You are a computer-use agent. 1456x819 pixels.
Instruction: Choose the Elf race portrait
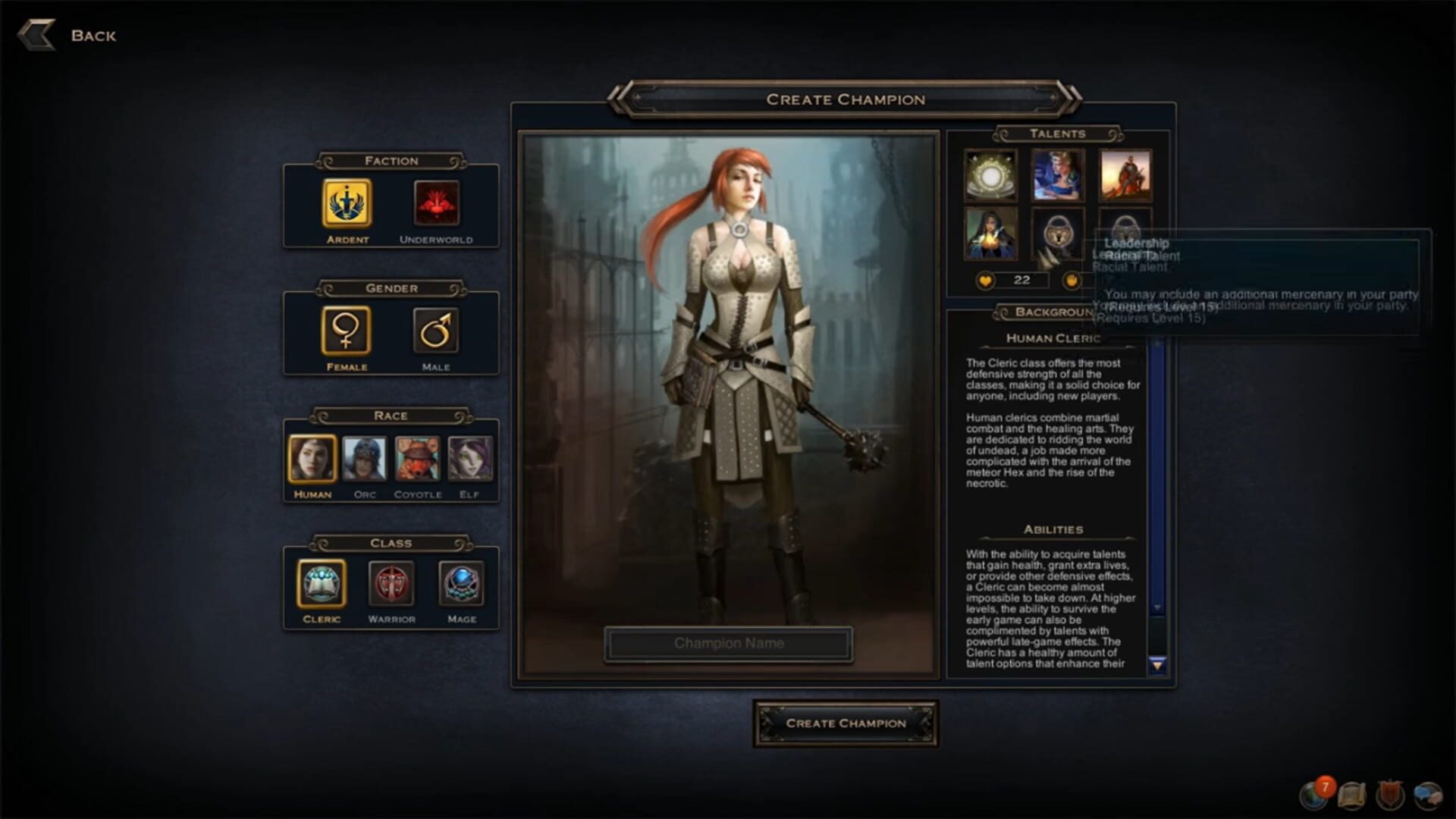(470, 458)
